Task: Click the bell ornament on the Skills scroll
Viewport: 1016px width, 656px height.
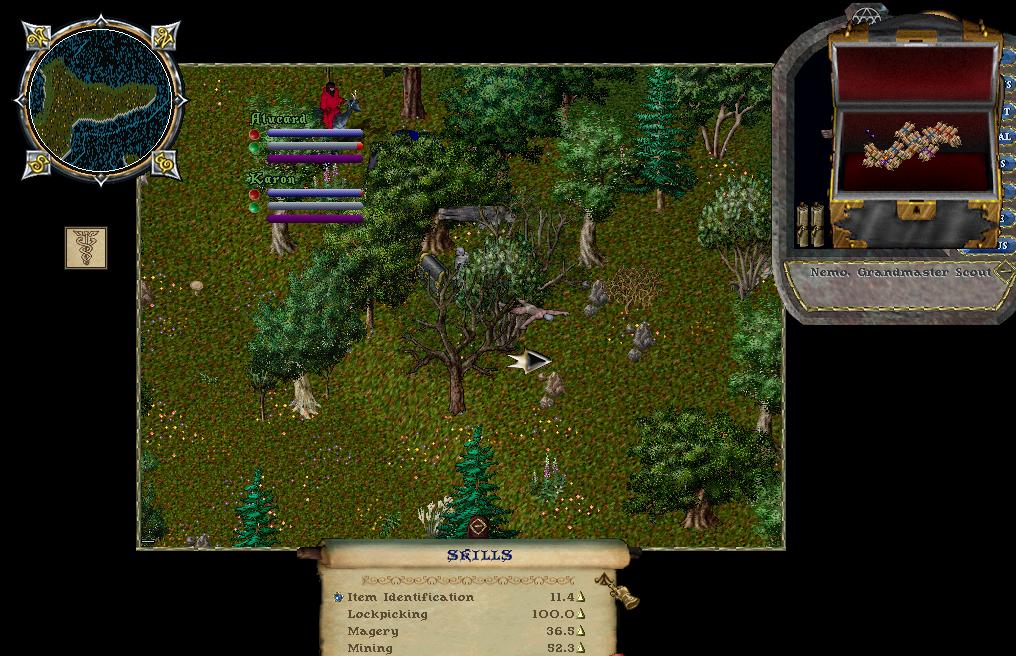Action: click(x=623, y=594)
